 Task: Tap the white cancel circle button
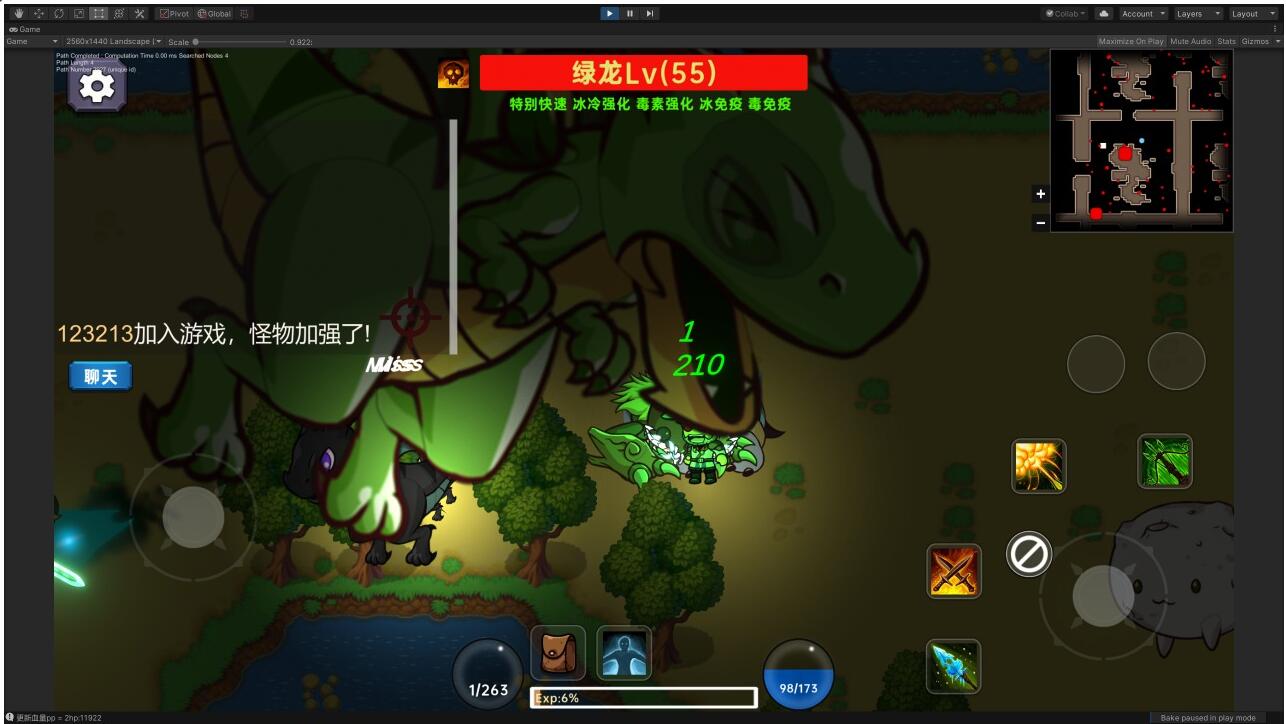point(1028,553)
